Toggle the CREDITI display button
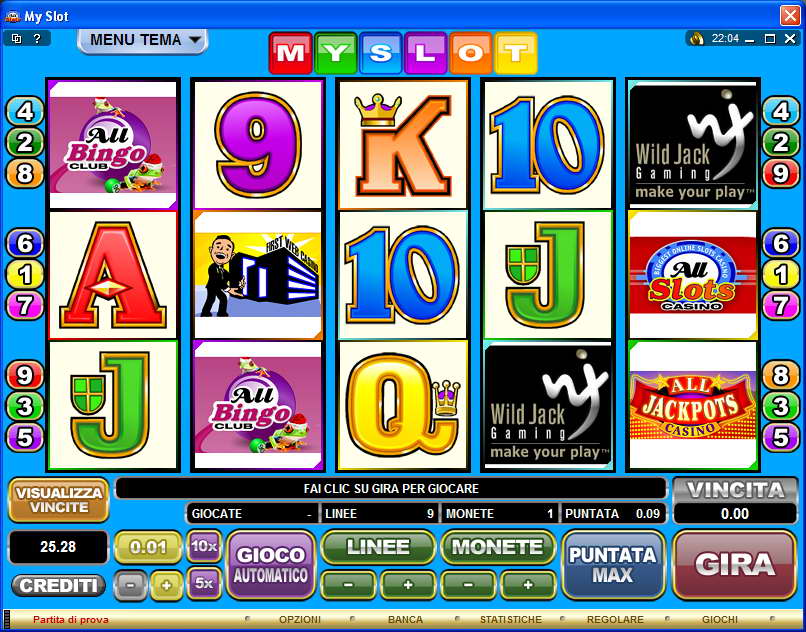806x632 pixels. [x=59, y=585]
